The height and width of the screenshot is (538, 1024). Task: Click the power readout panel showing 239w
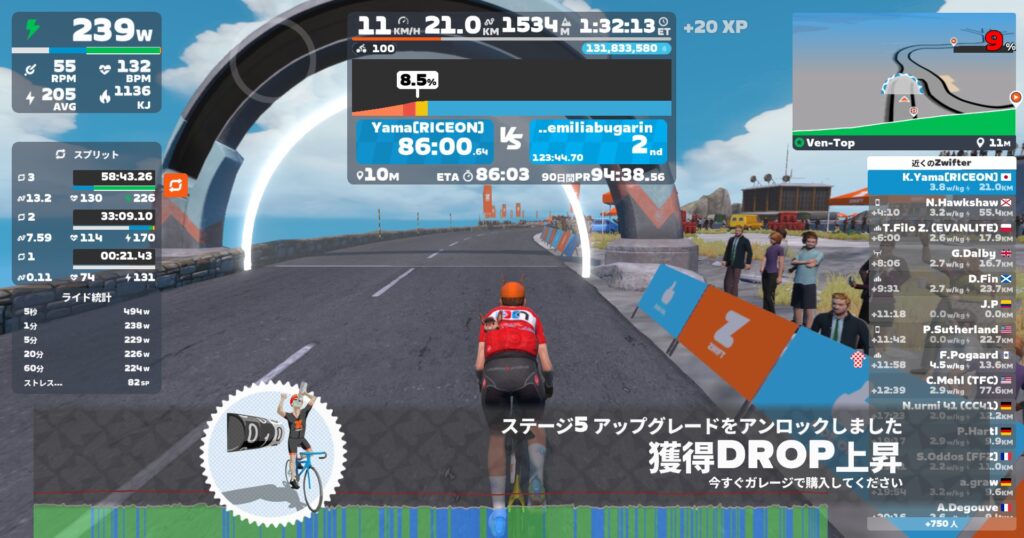pos(86,32)
